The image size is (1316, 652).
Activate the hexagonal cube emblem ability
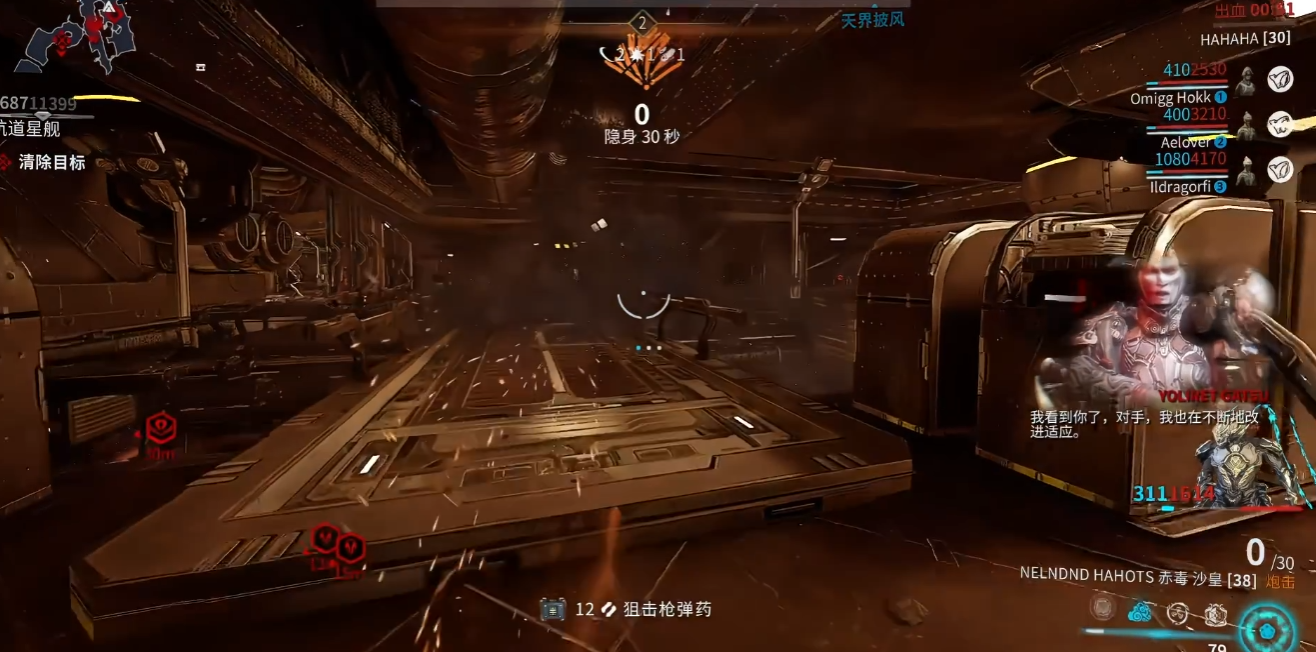(1215, 613)
